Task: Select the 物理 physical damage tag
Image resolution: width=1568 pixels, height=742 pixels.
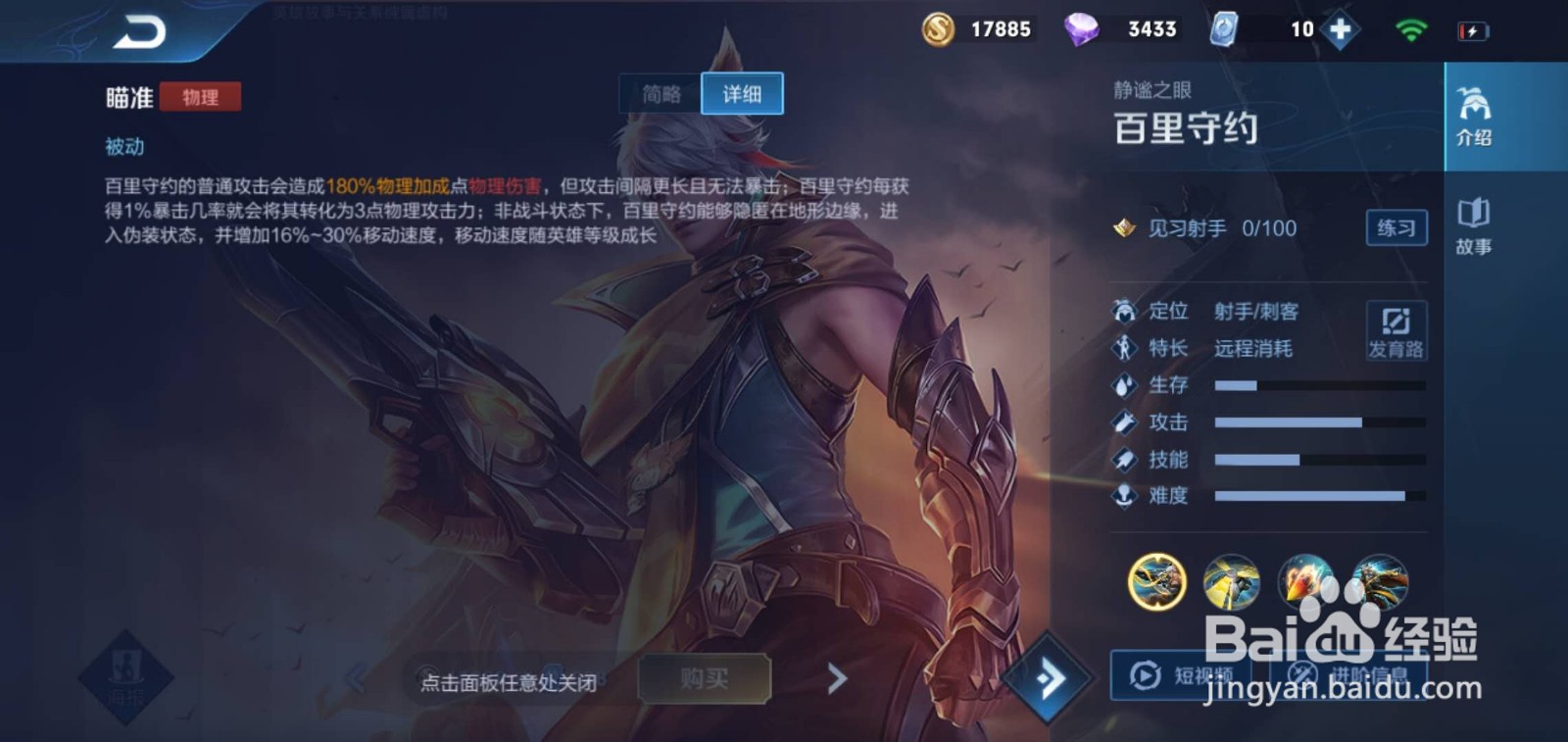Action: [x=201, y=98]
